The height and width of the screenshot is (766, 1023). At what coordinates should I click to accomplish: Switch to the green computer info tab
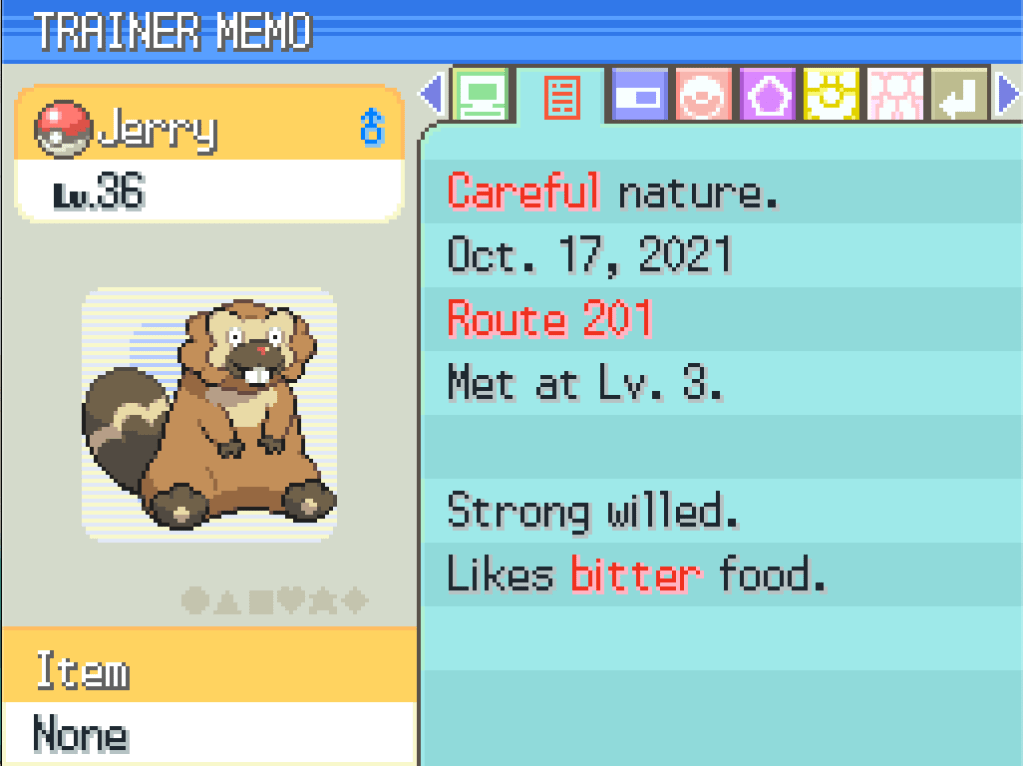point(482,96)
